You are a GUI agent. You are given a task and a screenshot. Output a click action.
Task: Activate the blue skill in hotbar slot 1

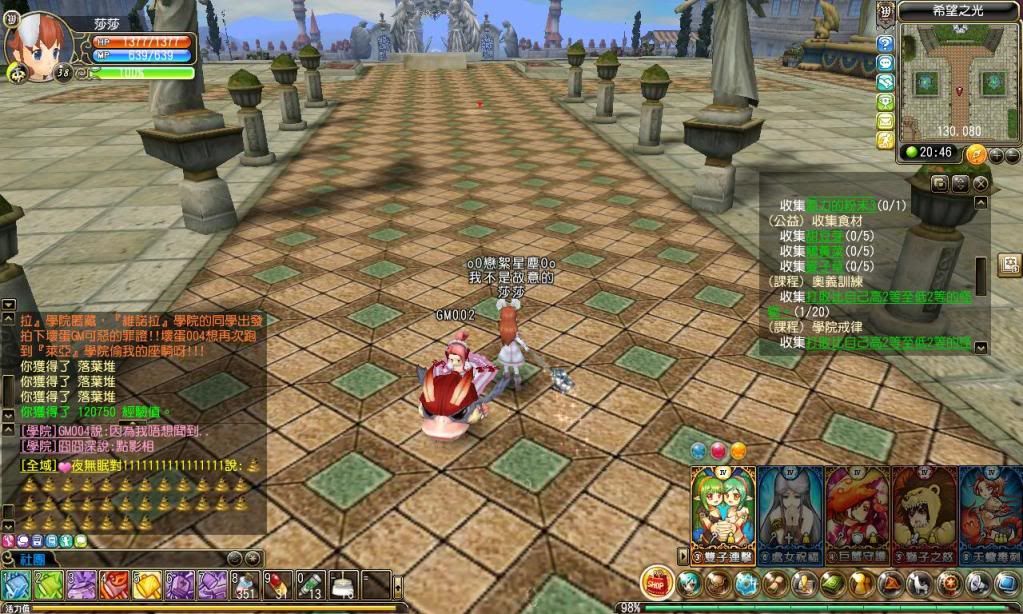tap(16, 585)
